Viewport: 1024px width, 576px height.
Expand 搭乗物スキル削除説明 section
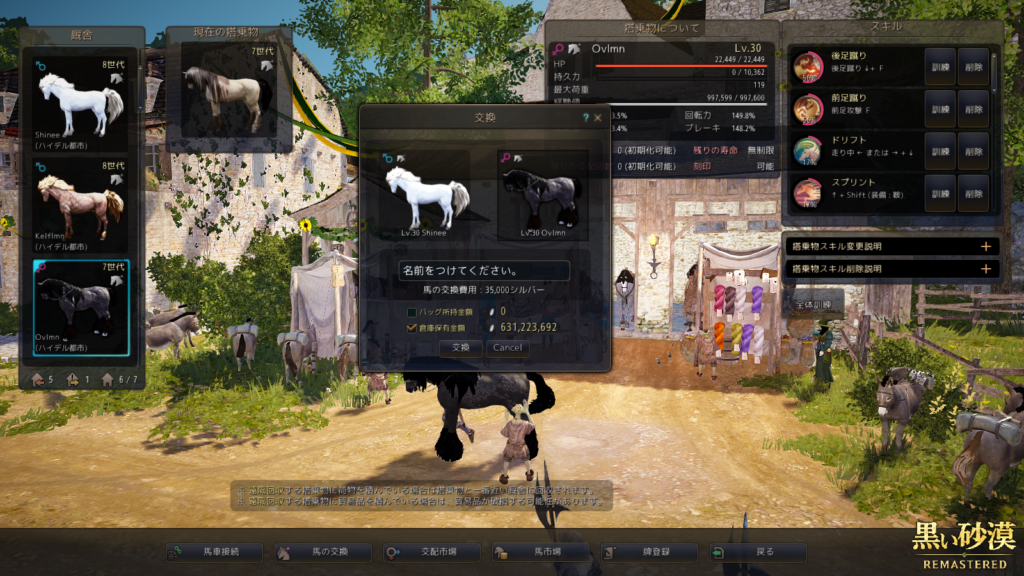point(890,269)
